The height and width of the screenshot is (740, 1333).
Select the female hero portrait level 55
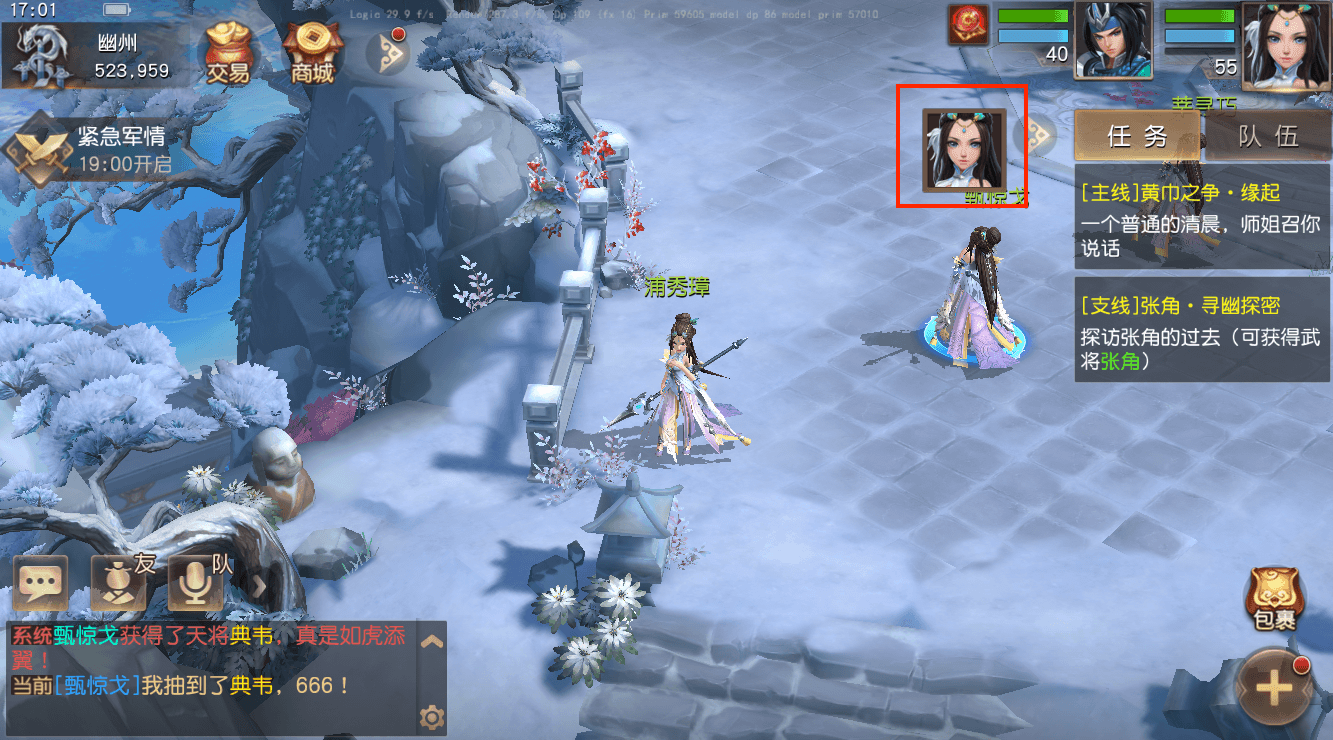coord(1285,39)
